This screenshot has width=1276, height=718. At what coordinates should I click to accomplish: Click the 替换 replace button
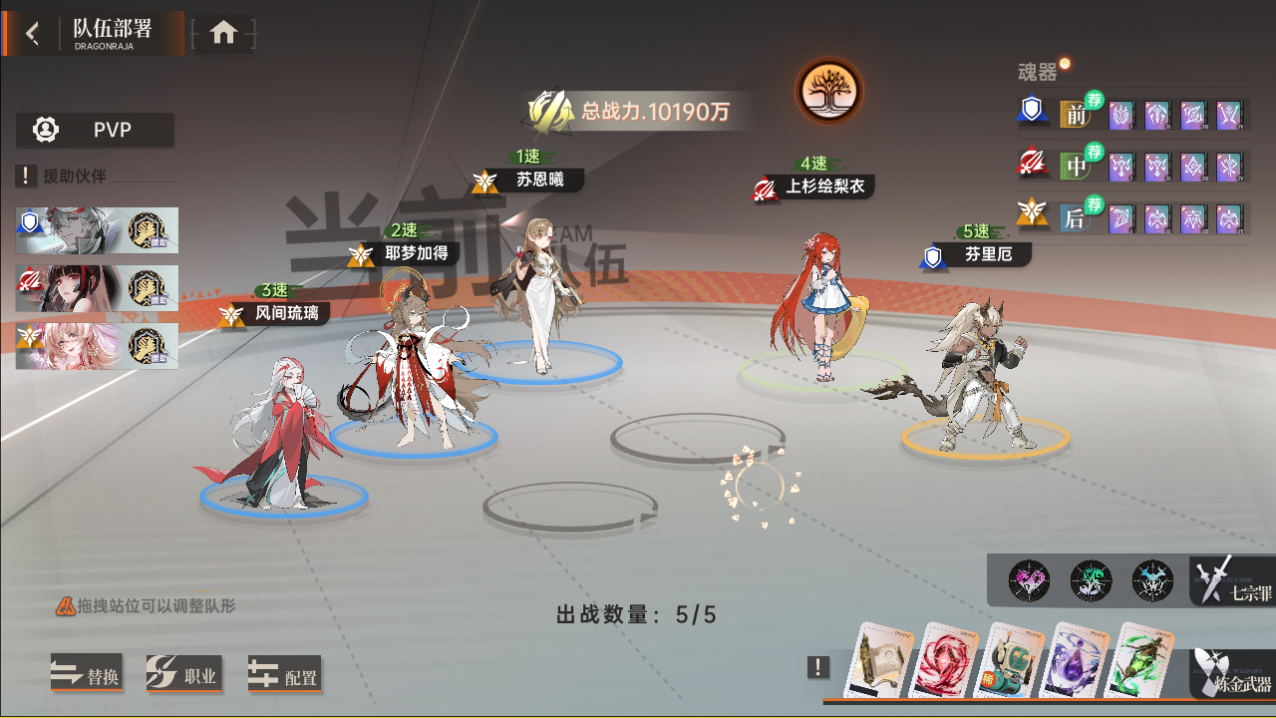(x=86, y=675)
